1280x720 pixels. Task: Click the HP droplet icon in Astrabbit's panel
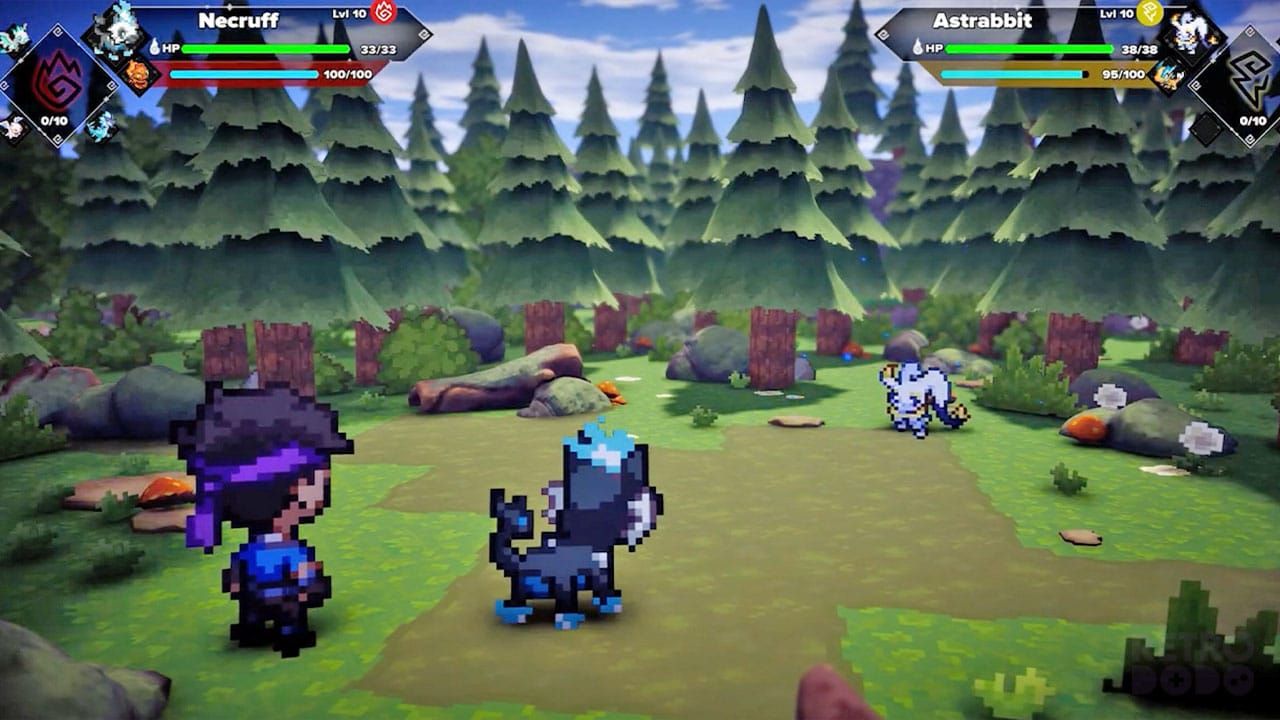pyautogui.click(x=917, y=48)
